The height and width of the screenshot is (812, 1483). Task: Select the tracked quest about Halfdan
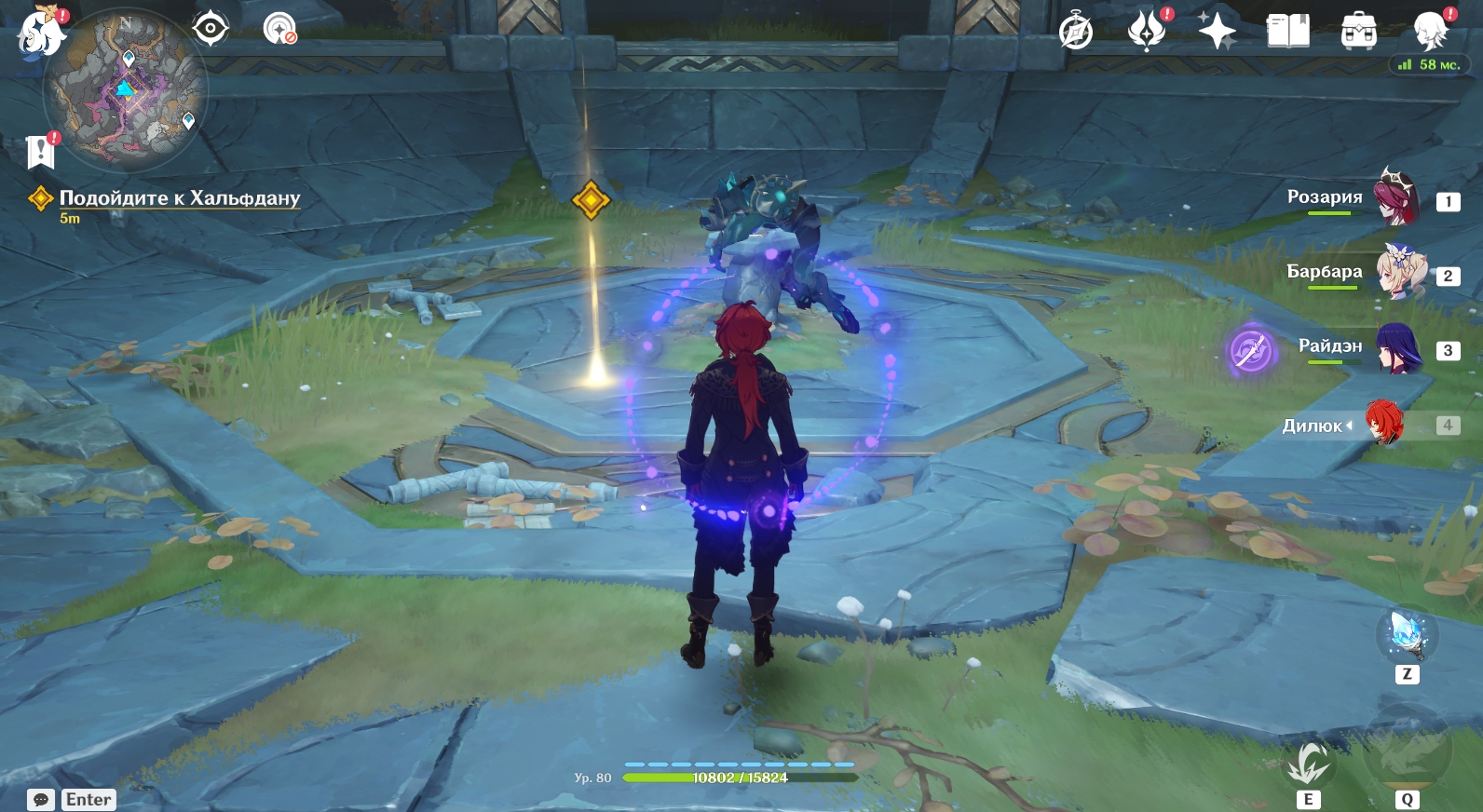tap(179, 197)
